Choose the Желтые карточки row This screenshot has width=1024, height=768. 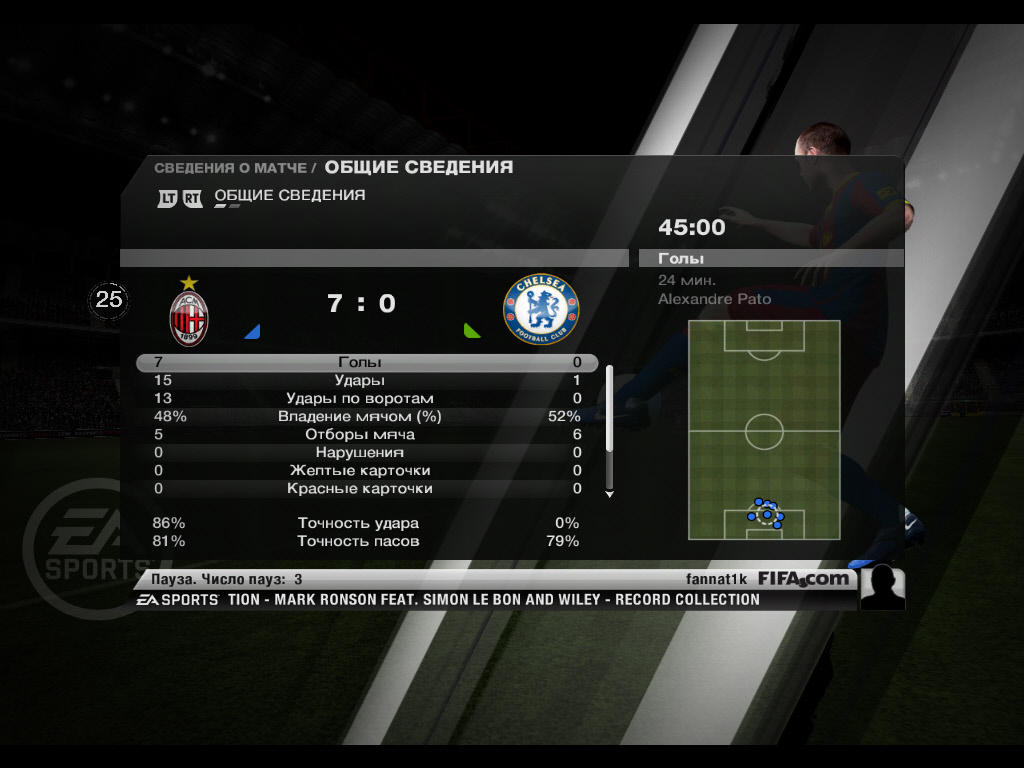366,471
